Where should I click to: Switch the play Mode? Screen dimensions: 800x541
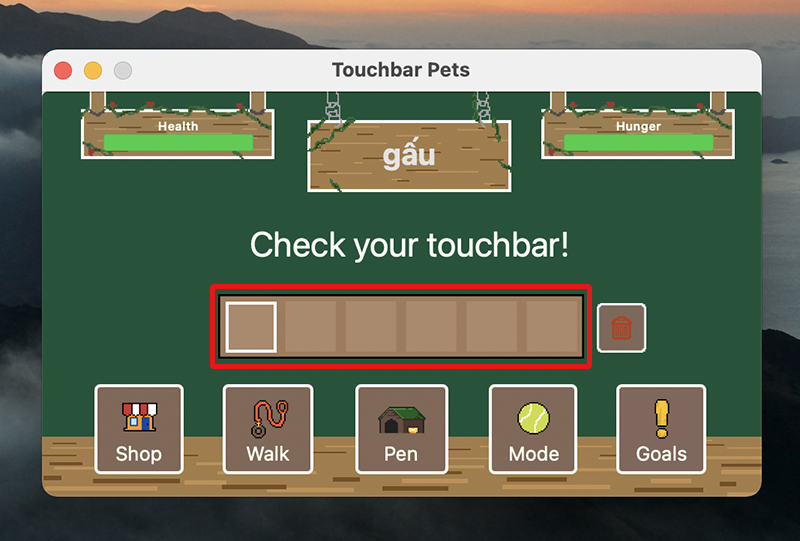point(533,429)
